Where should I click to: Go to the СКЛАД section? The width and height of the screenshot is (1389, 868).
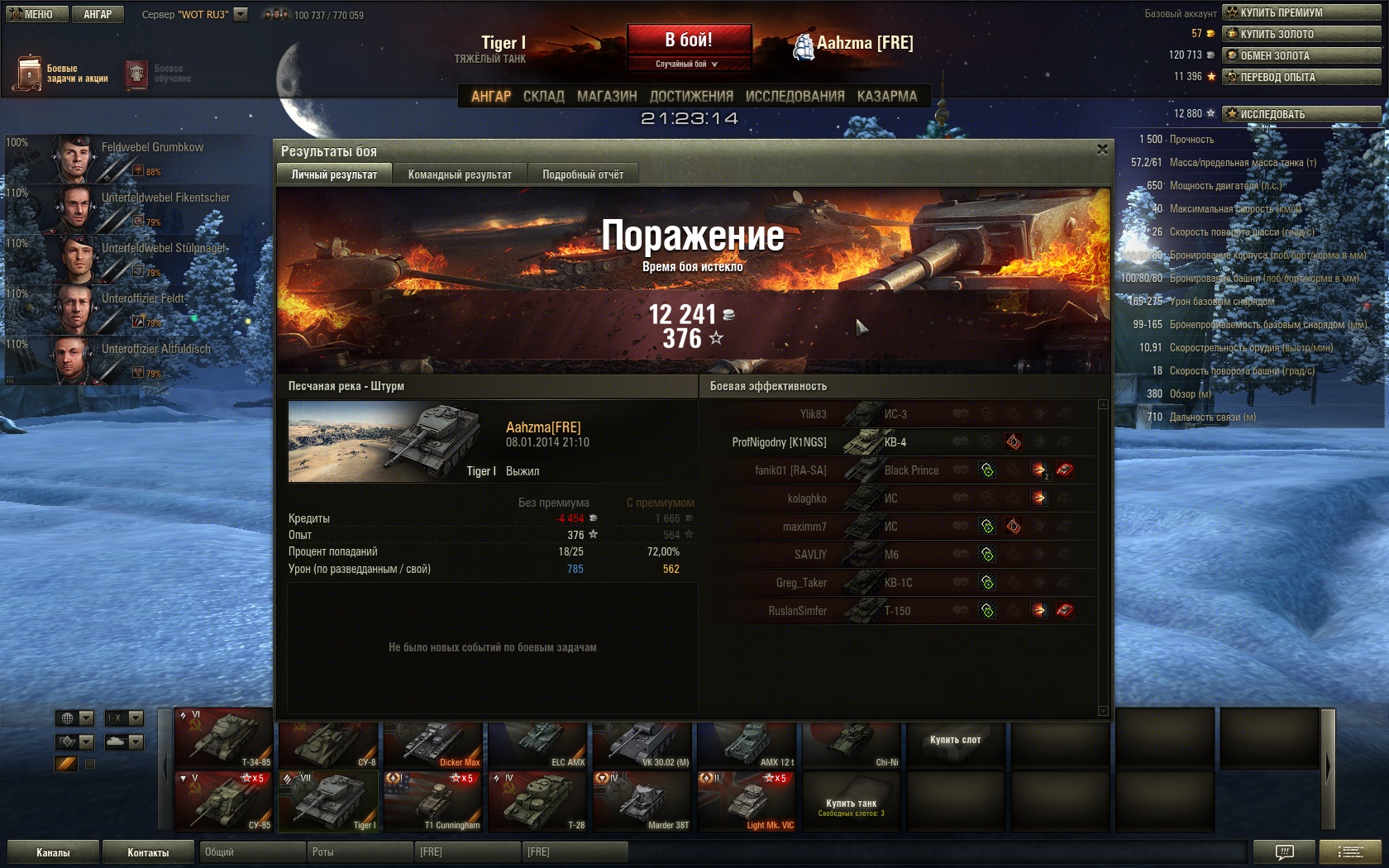click(x=543, y=96)
